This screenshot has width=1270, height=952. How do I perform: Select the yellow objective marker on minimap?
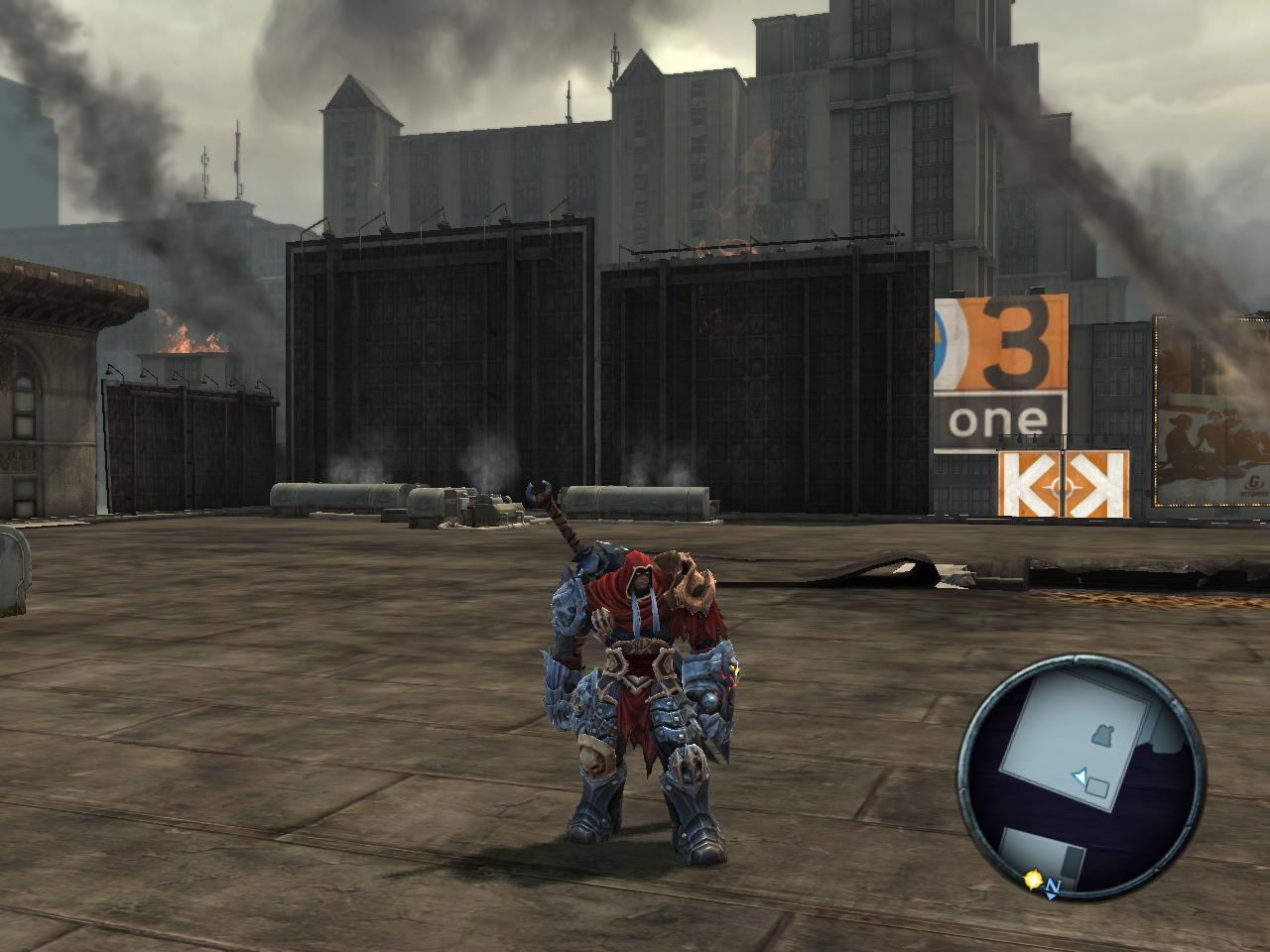pyautogui.click(x=1034, y=880)
